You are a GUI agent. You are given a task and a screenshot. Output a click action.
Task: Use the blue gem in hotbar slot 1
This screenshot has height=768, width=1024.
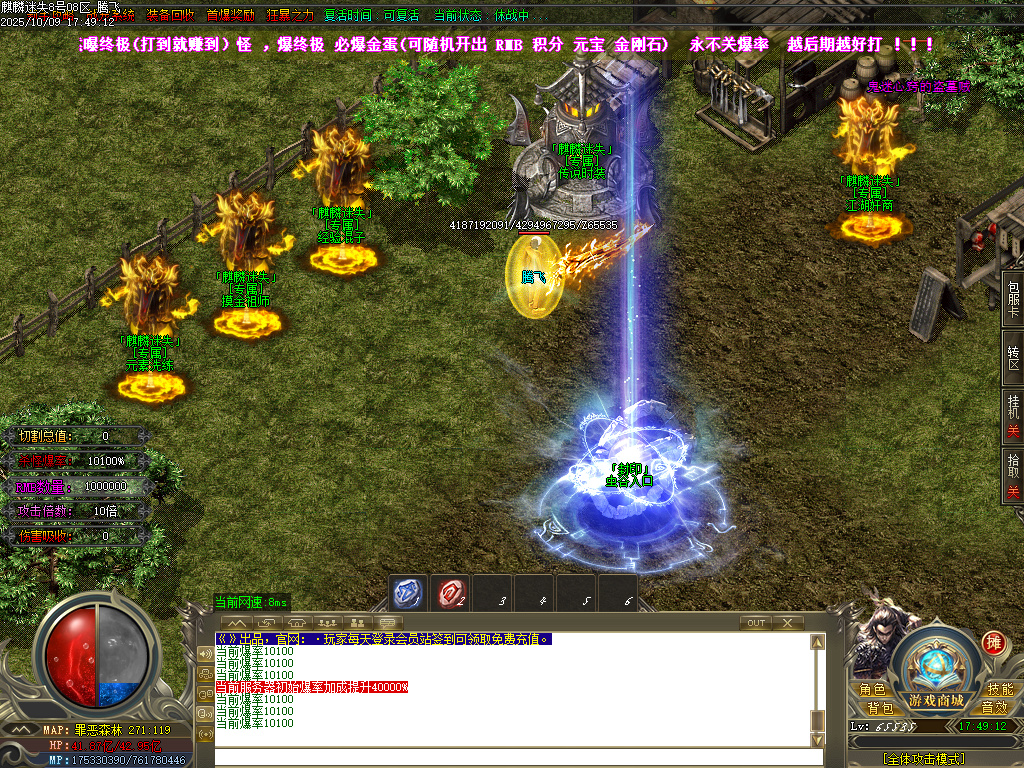tap(408, 593)
